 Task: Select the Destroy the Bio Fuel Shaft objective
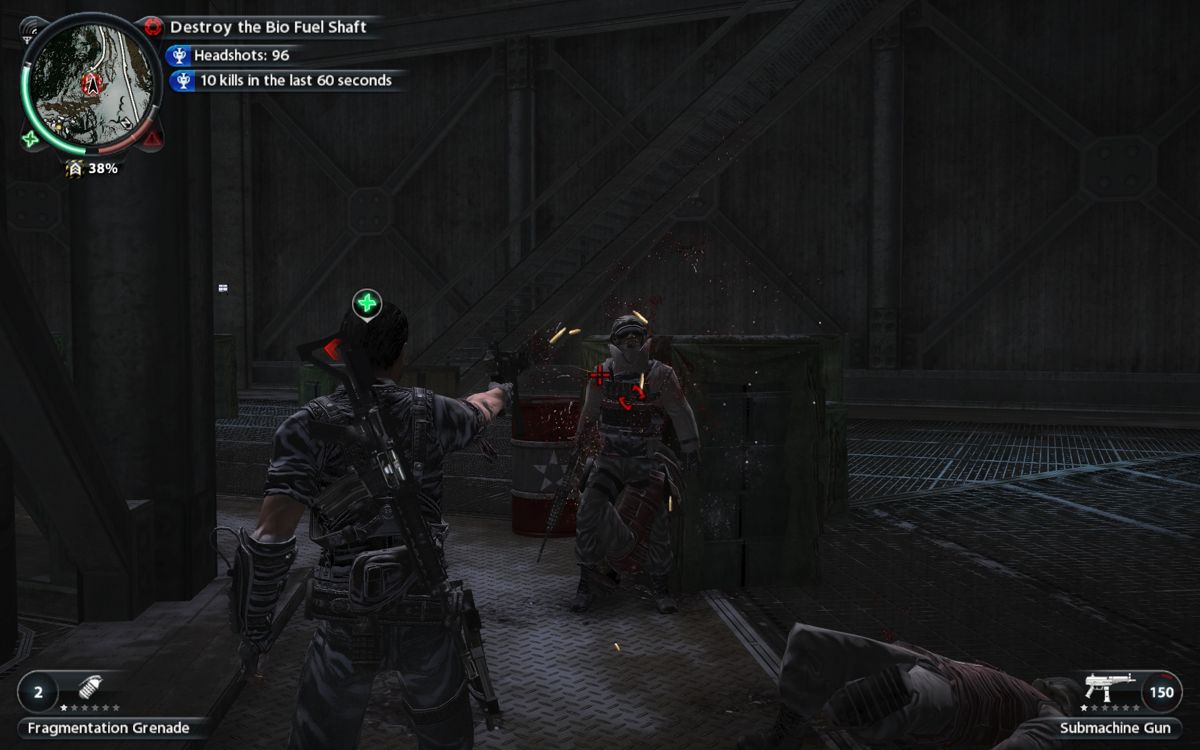pos(267,27)
